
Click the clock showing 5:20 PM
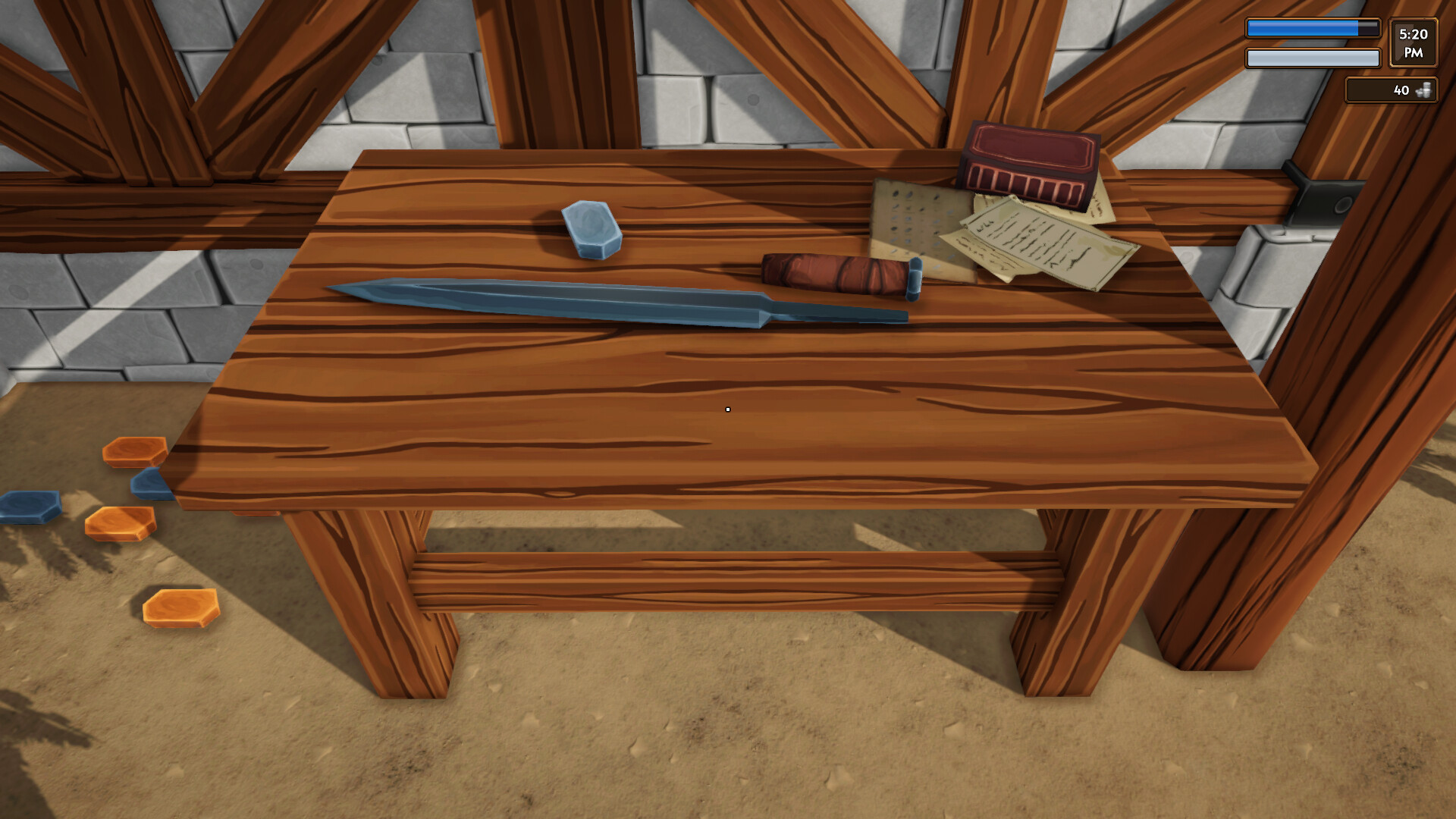[x=1414, y=43]
